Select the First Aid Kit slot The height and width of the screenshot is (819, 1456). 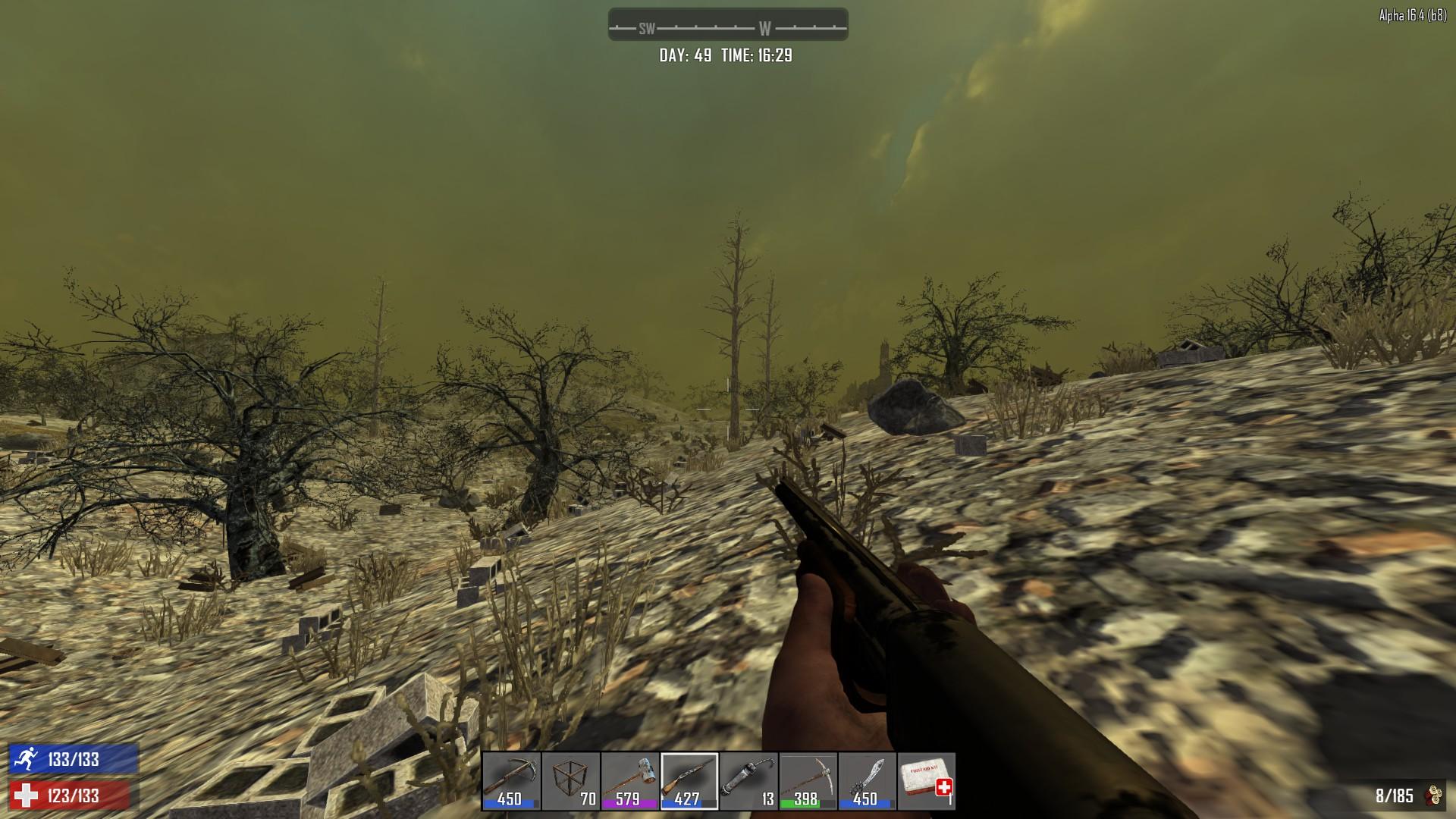[926, 781]
